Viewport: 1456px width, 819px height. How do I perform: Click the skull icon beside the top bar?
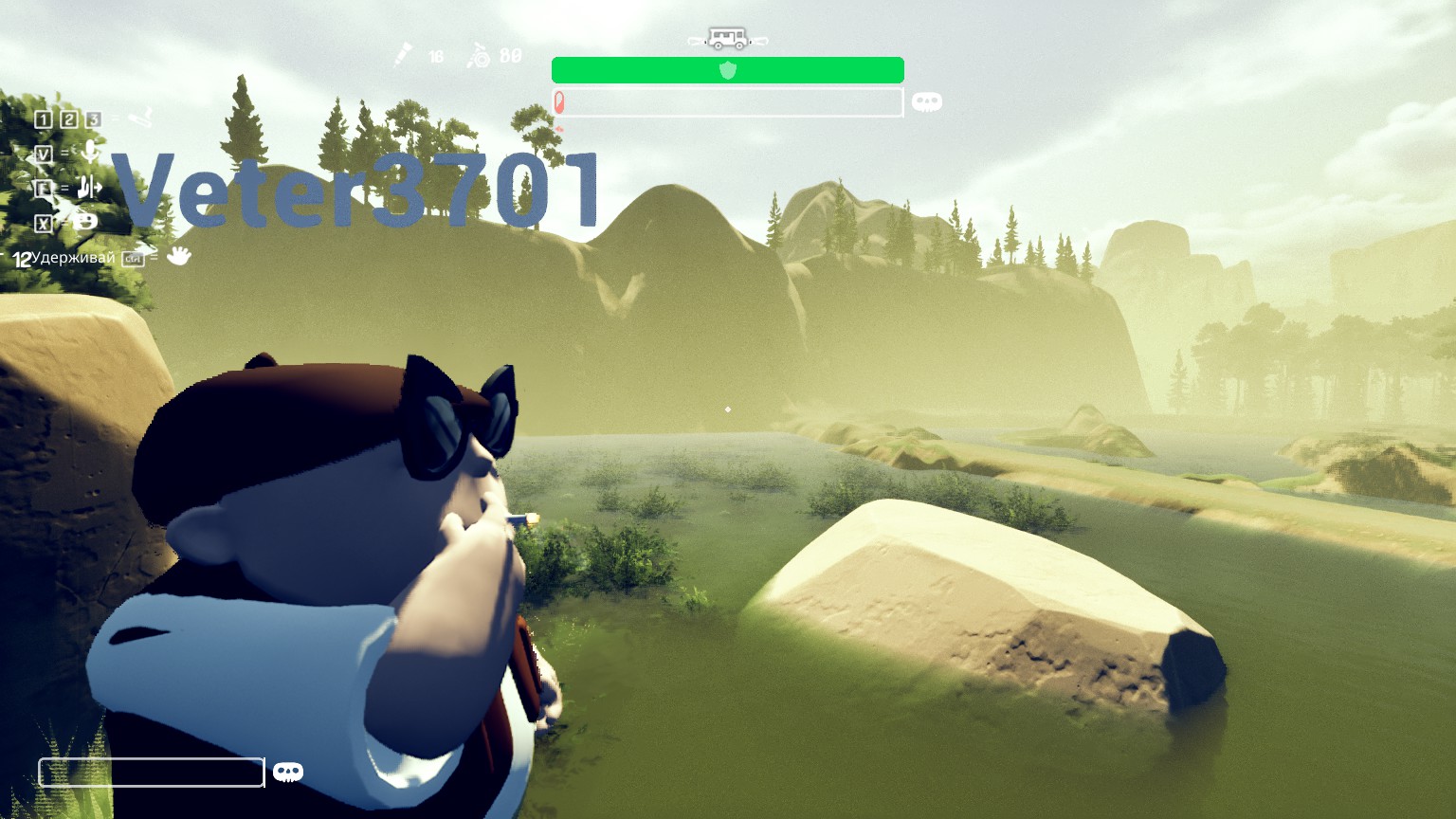pyautogui.click(x=926, y=101)
